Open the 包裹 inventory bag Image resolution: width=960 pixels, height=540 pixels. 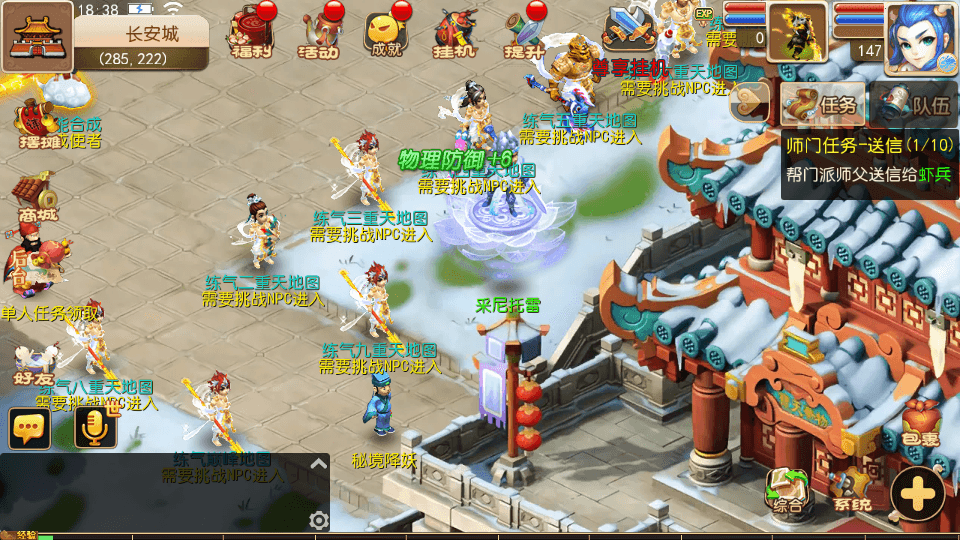pos(920,422)
